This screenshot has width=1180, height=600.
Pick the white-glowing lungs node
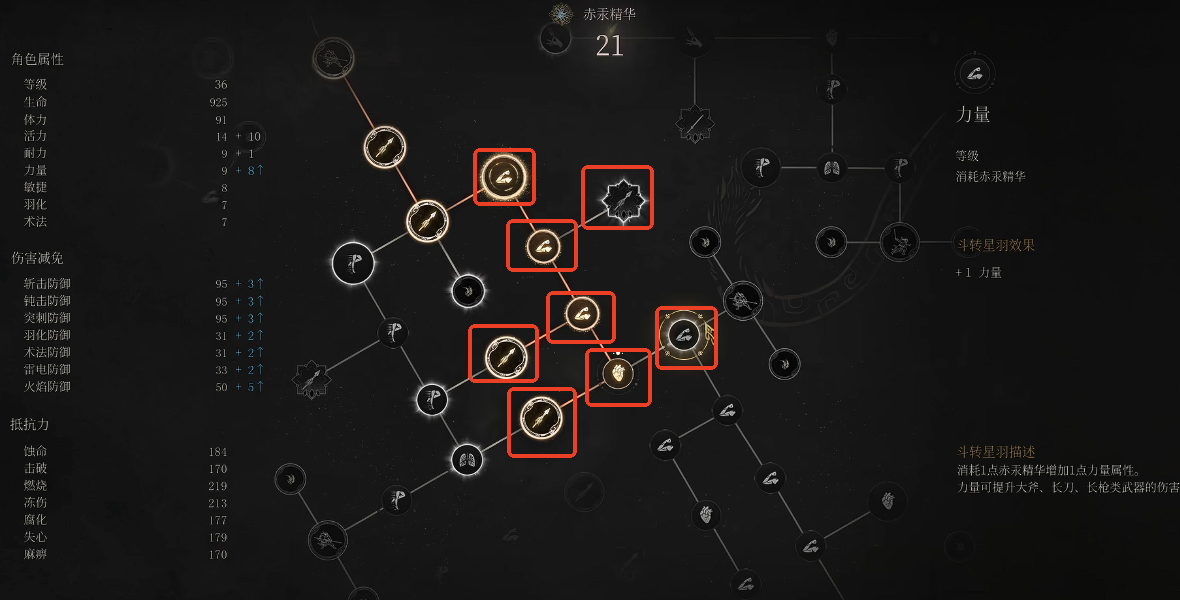click(466, 460)
